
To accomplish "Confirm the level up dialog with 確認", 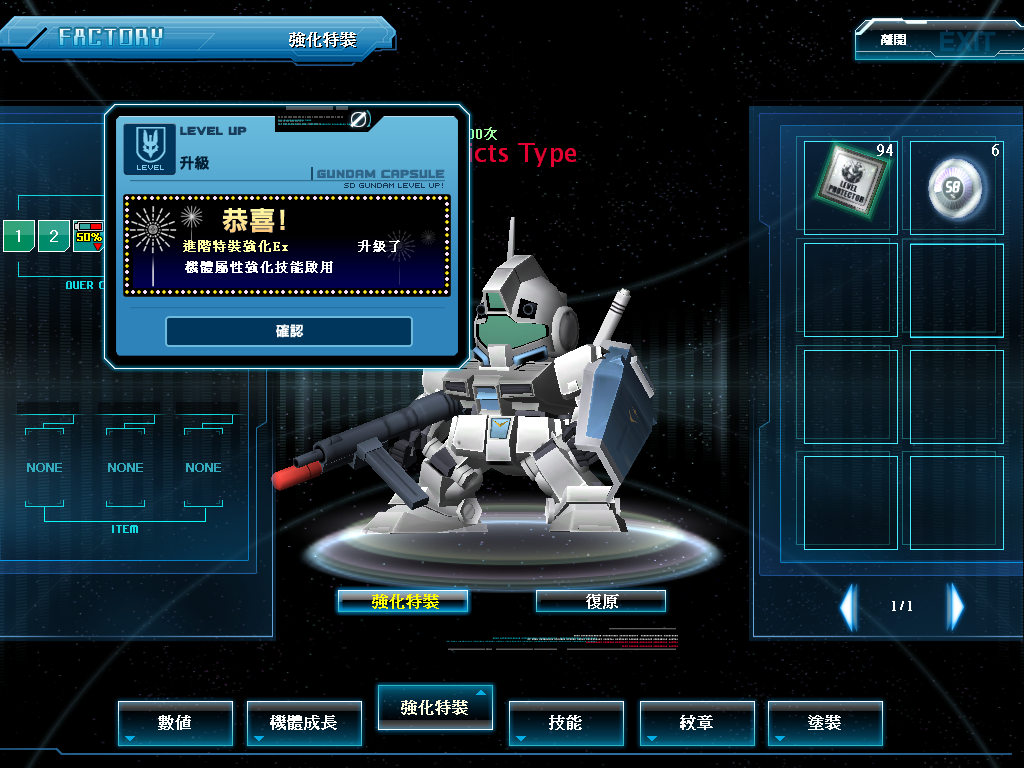I will [289, 331].
